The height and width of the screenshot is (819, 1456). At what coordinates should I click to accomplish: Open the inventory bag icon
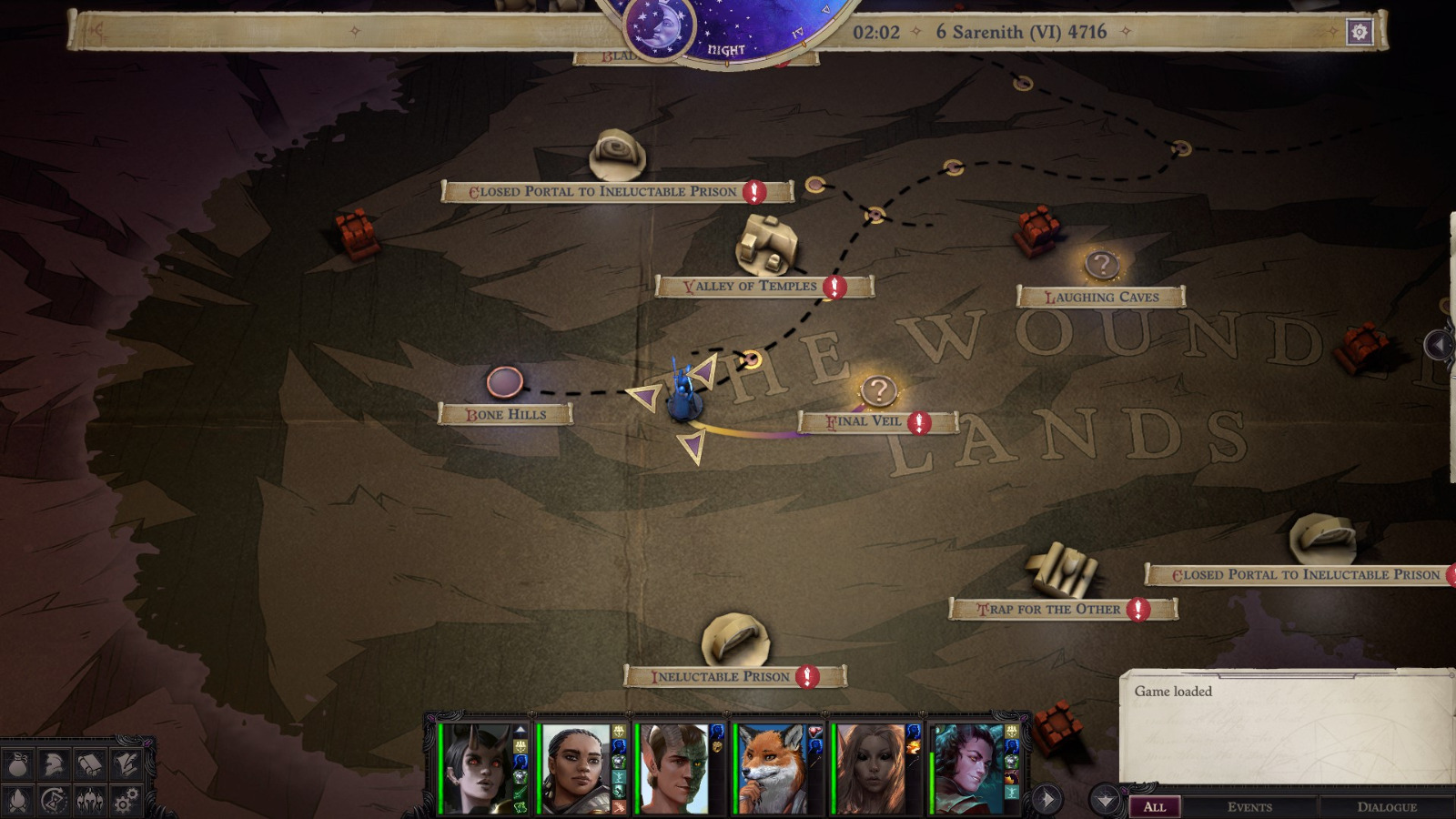click(18, 764)
